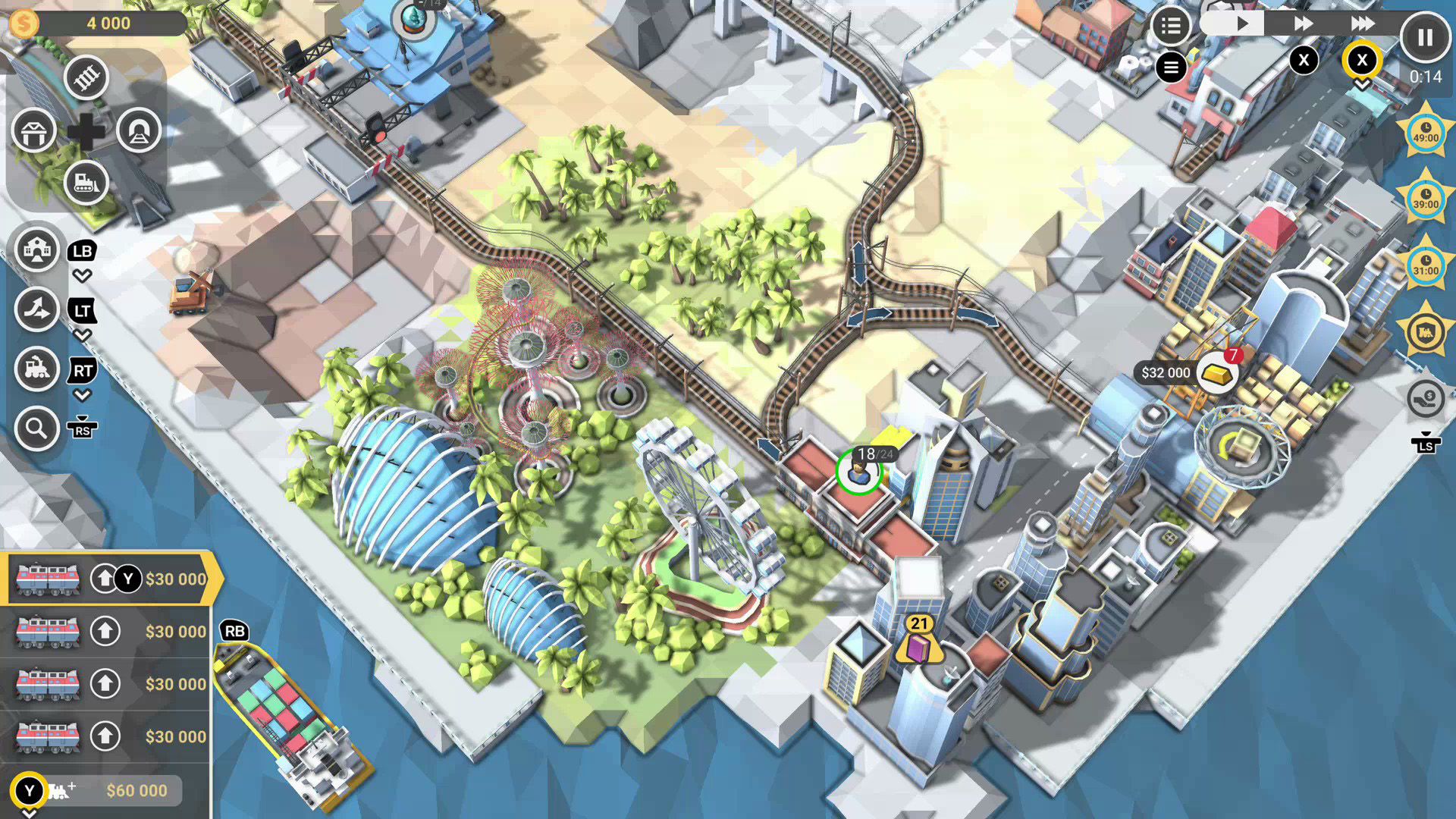This screenshot has width=1456, height=819.
Task: Open the station buildings menu
Action: (36, 249)
